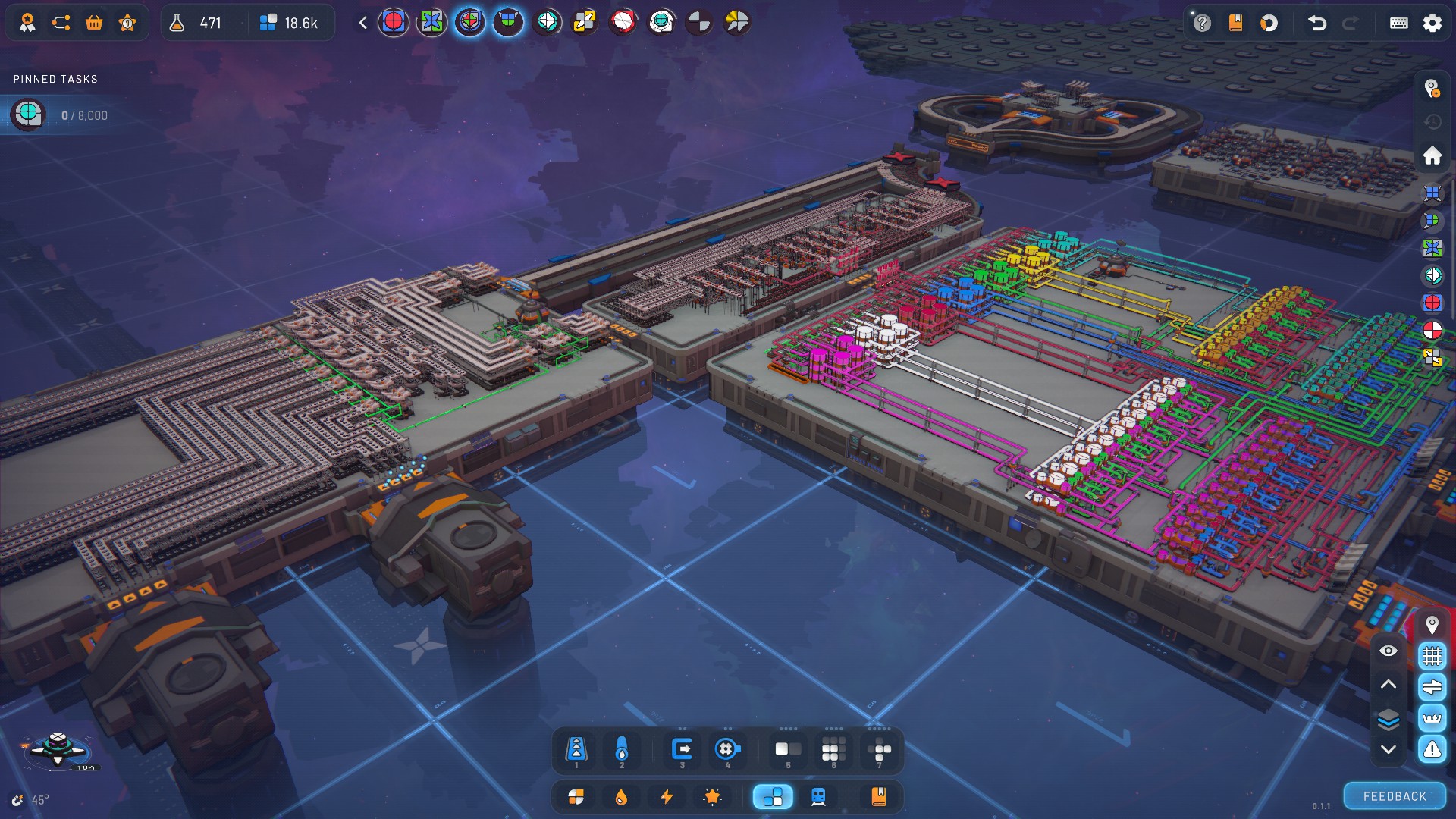Toggle the grid overlay button

[1432, 655]
